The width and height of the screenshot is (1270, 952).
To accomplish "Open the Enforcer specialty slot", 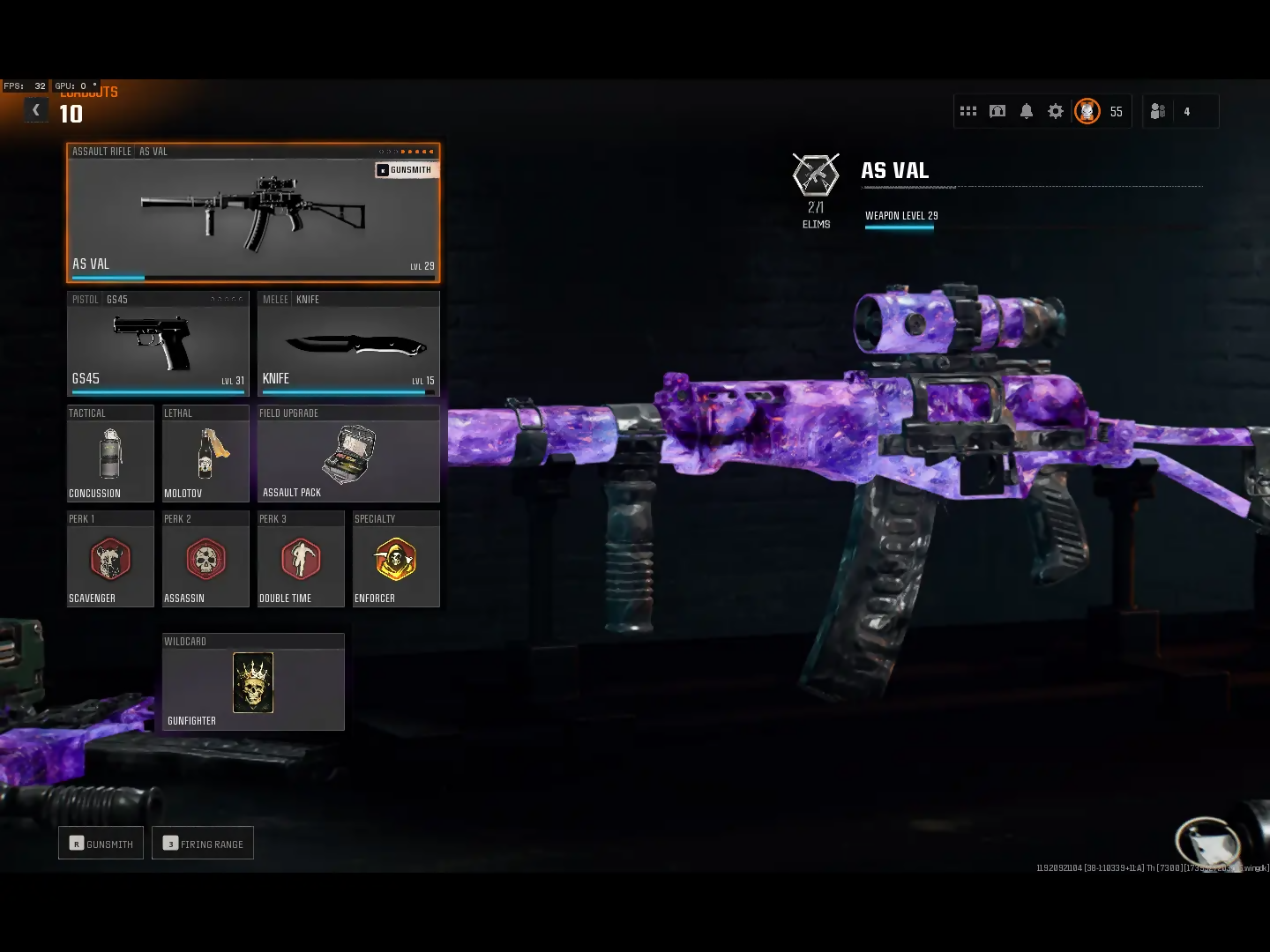I will [396, 560].
